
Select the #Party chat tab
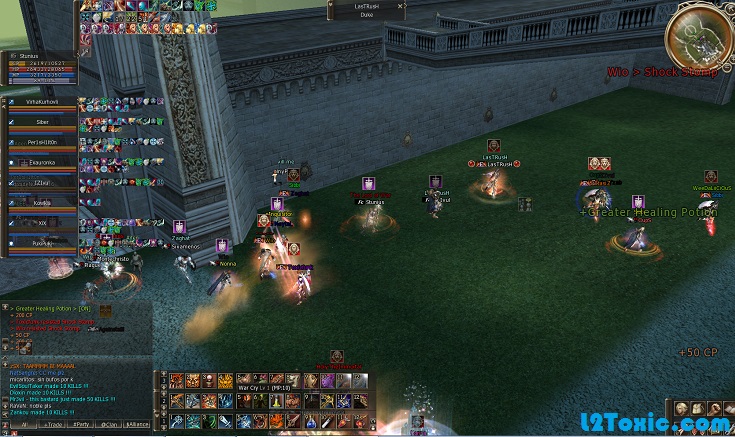pos(80,425)
